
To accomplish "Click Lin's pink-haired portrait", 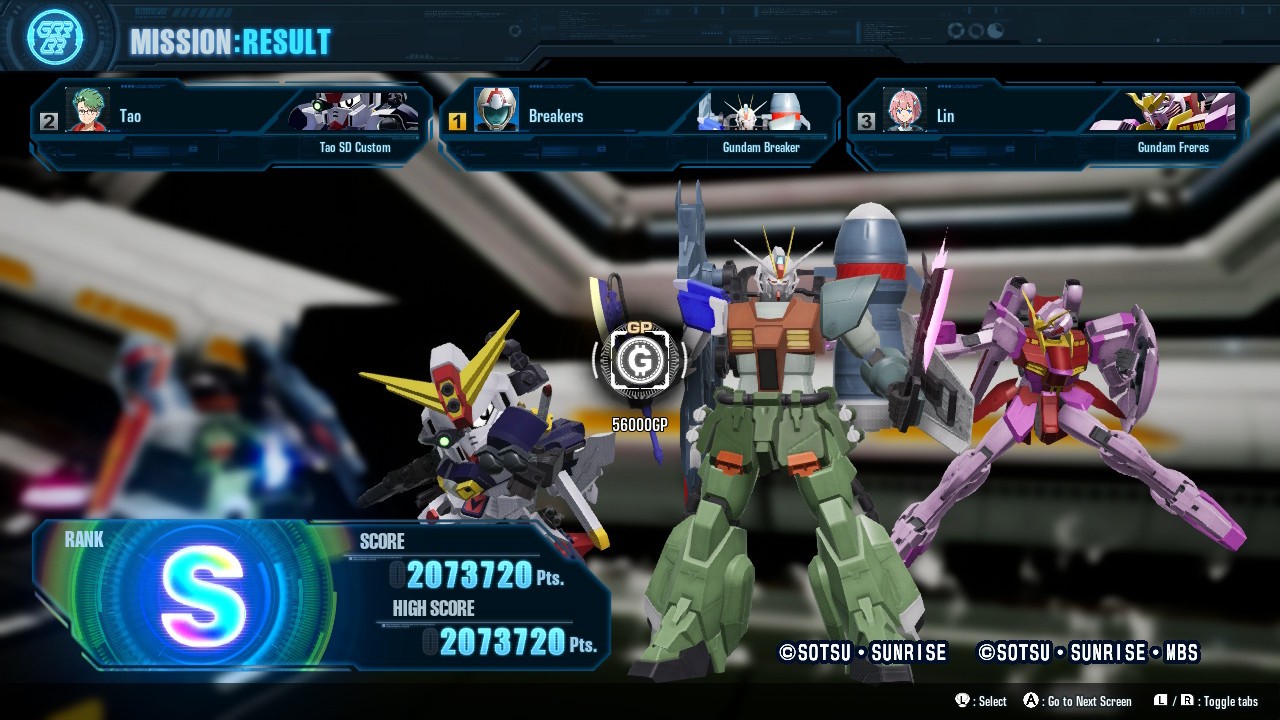I will tap(904, 110).
